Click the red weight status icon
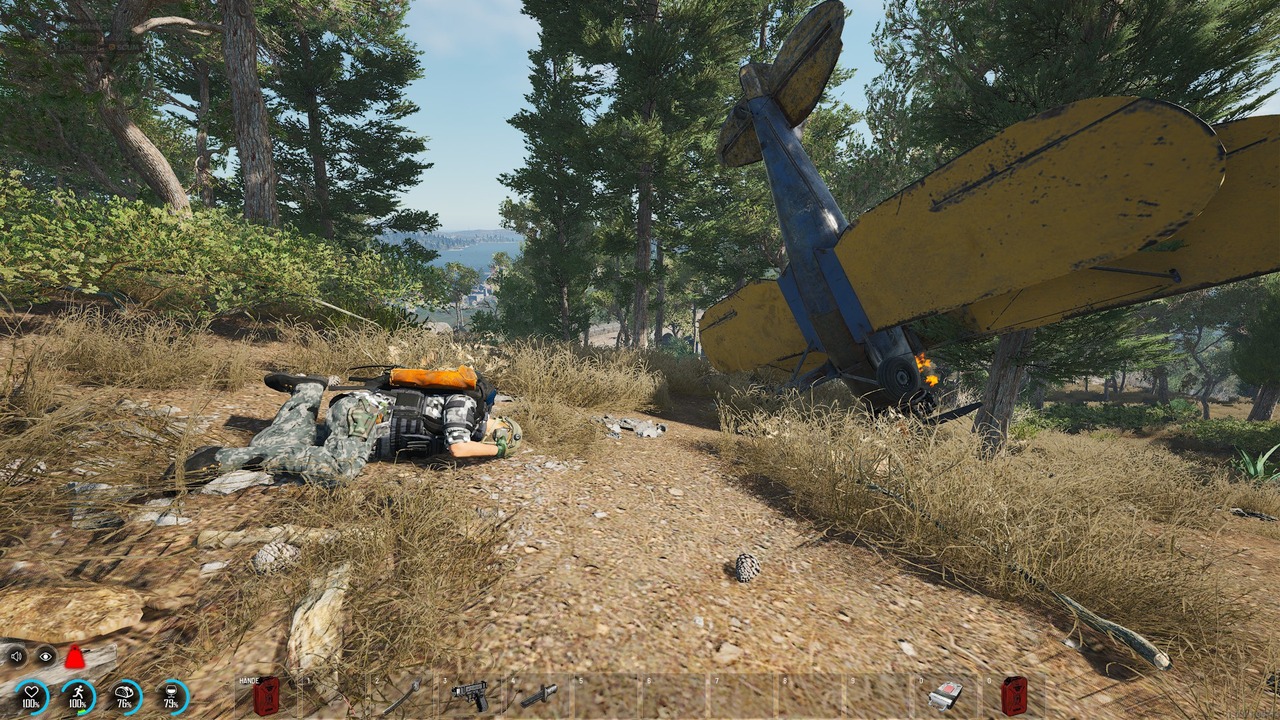The width and height of the screenshot is (1280, 720). 75,657
